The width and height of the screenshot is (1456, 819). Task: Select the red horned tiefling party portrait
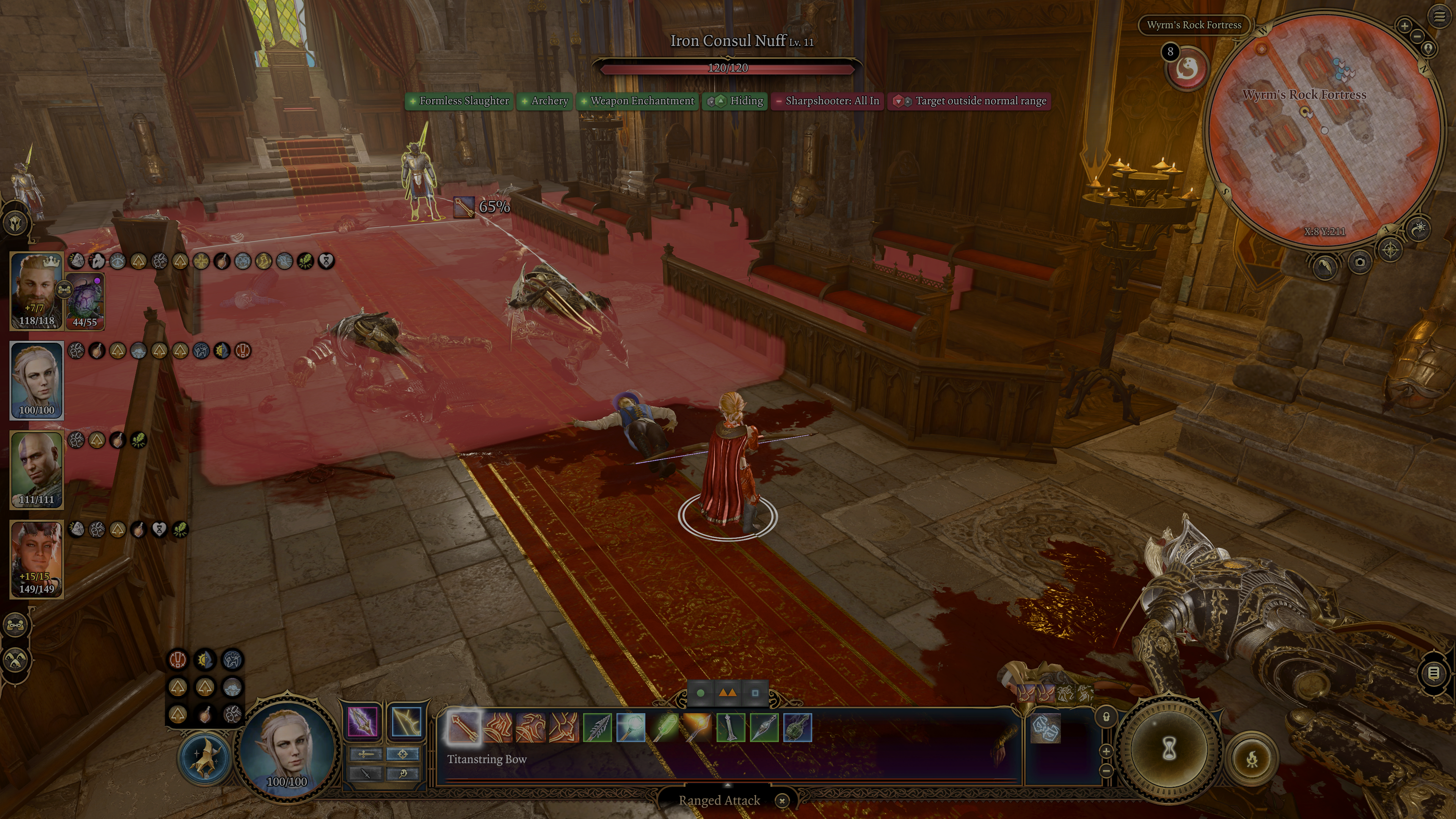37,559
